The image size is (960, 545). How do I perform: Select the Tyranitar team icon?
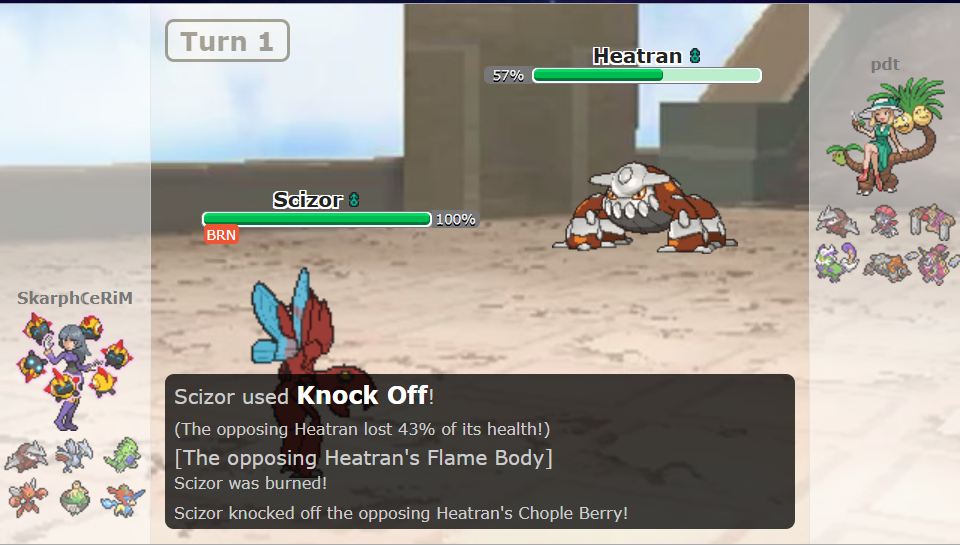pos(122,455)
